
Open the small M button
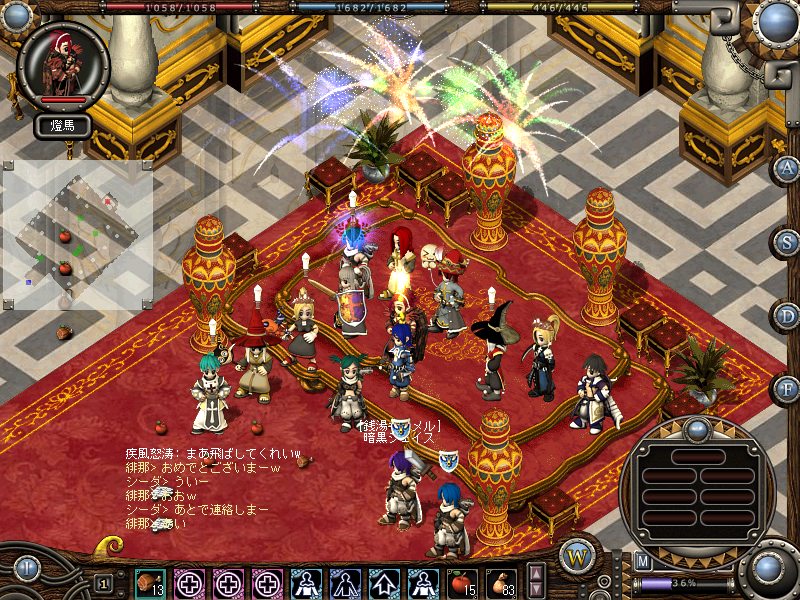(x=643, y=561)
